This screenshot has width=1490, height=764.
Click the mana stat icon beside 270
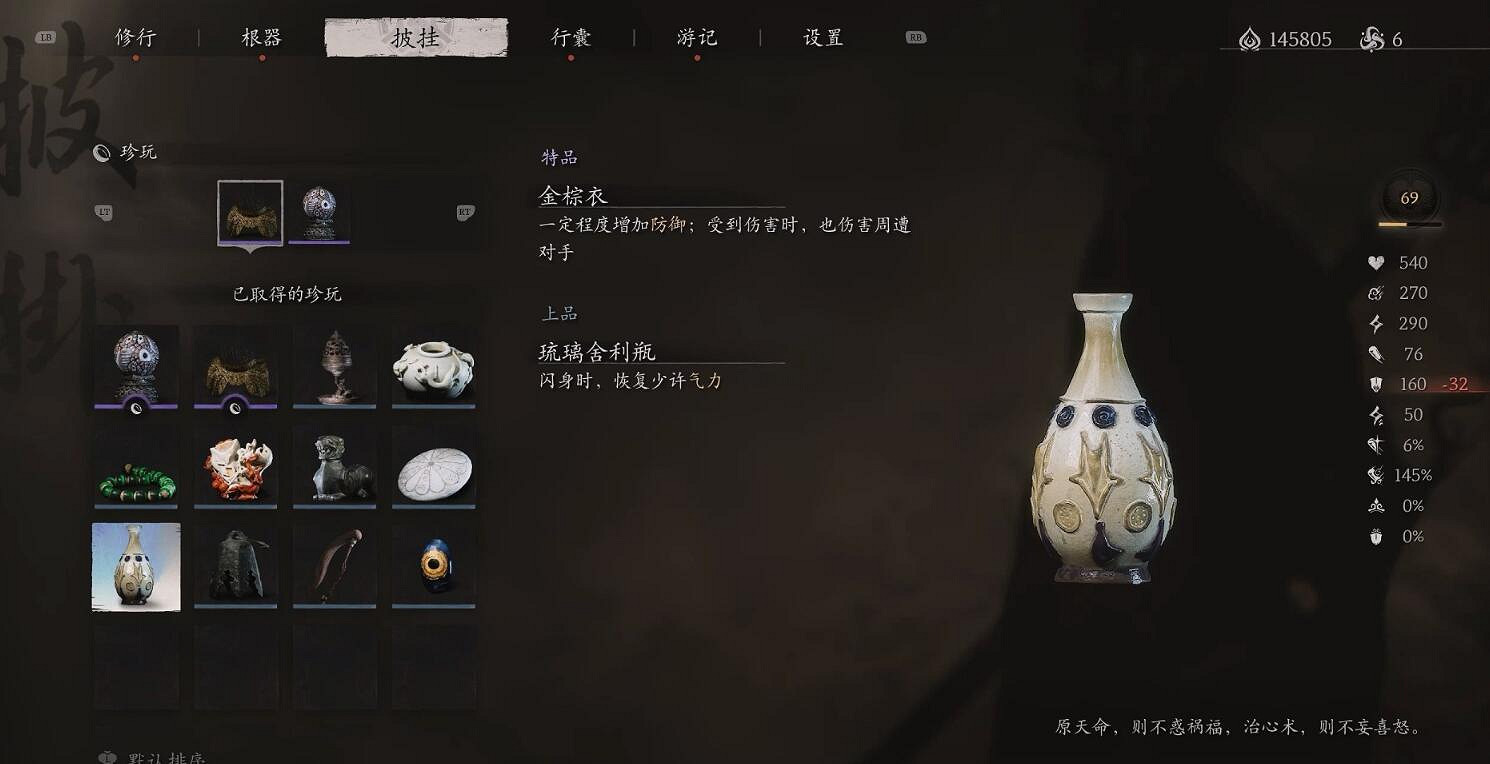pyautogui.click(x=1375, y=293)
